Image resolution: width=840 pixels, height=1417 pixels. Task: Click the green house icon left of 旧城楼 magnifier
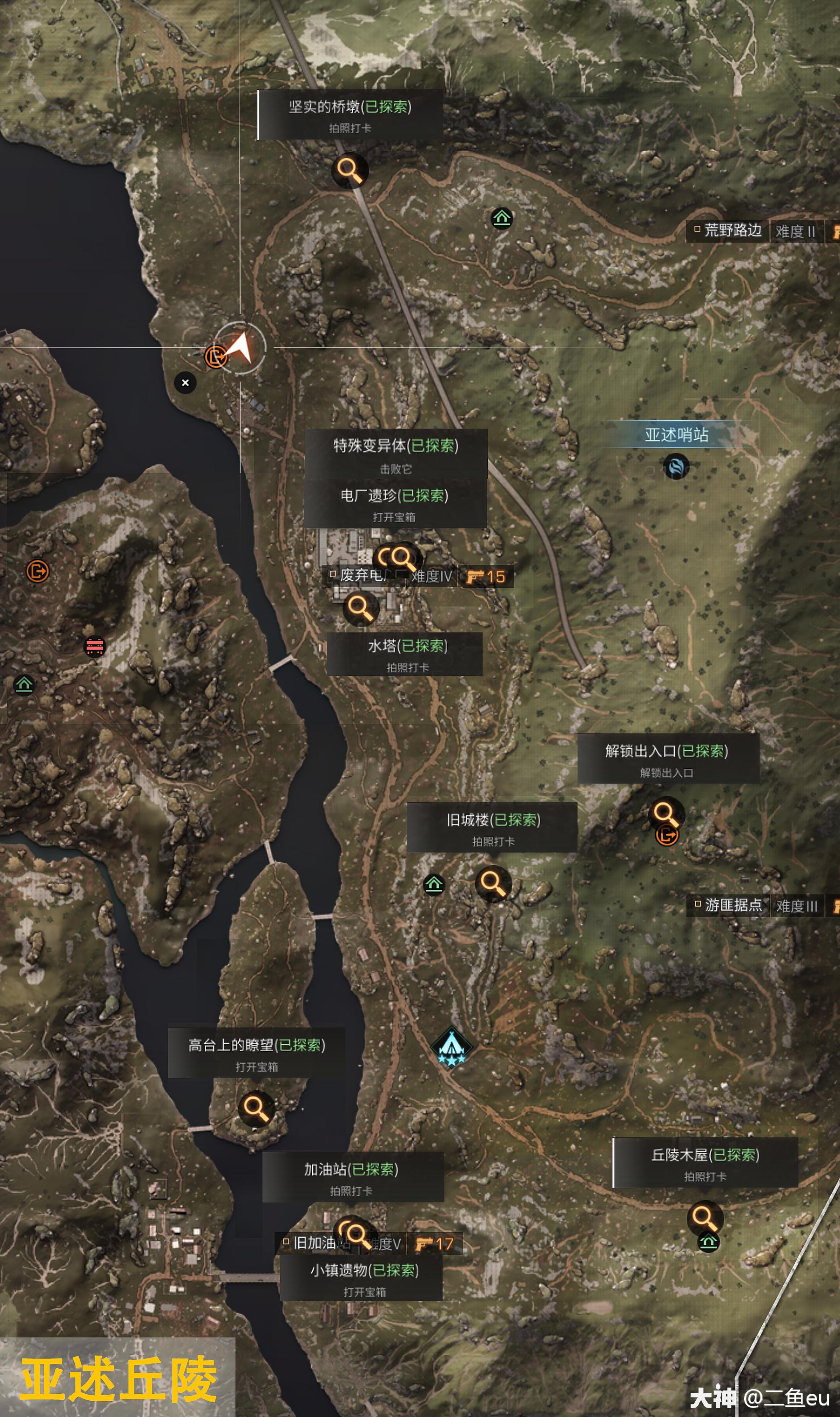434,883
